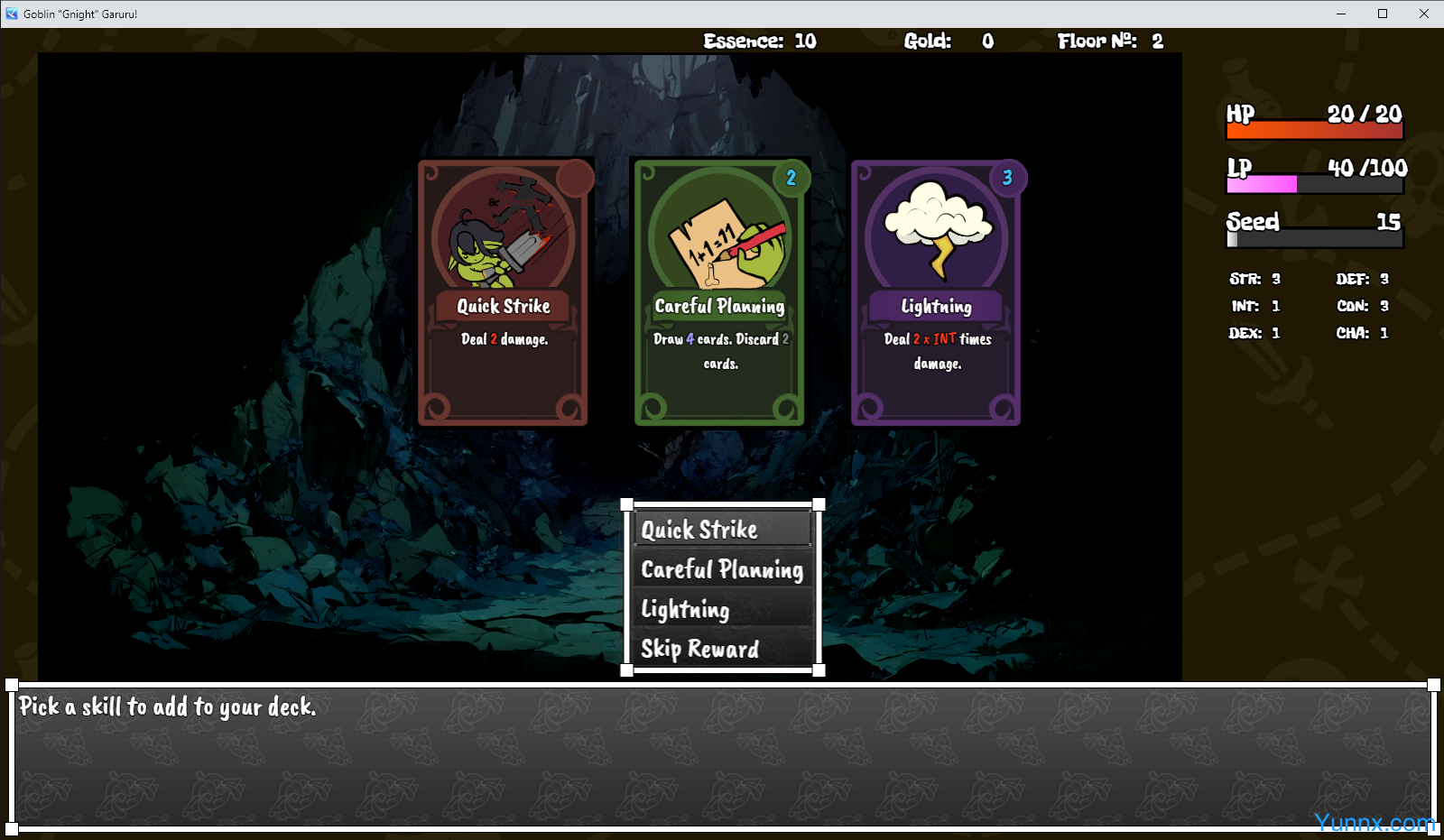Image resolution: width=1444 pixels, height=840 pixels.
Task: Choose the Skip Reward option
Action: tap(721, 649)
